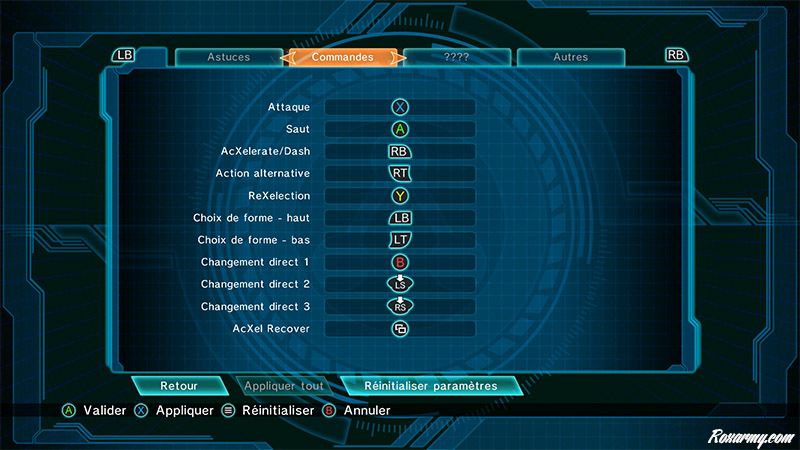Open the ???? tab
This screenshot has height=450, width=800.
tap(457, 57)
